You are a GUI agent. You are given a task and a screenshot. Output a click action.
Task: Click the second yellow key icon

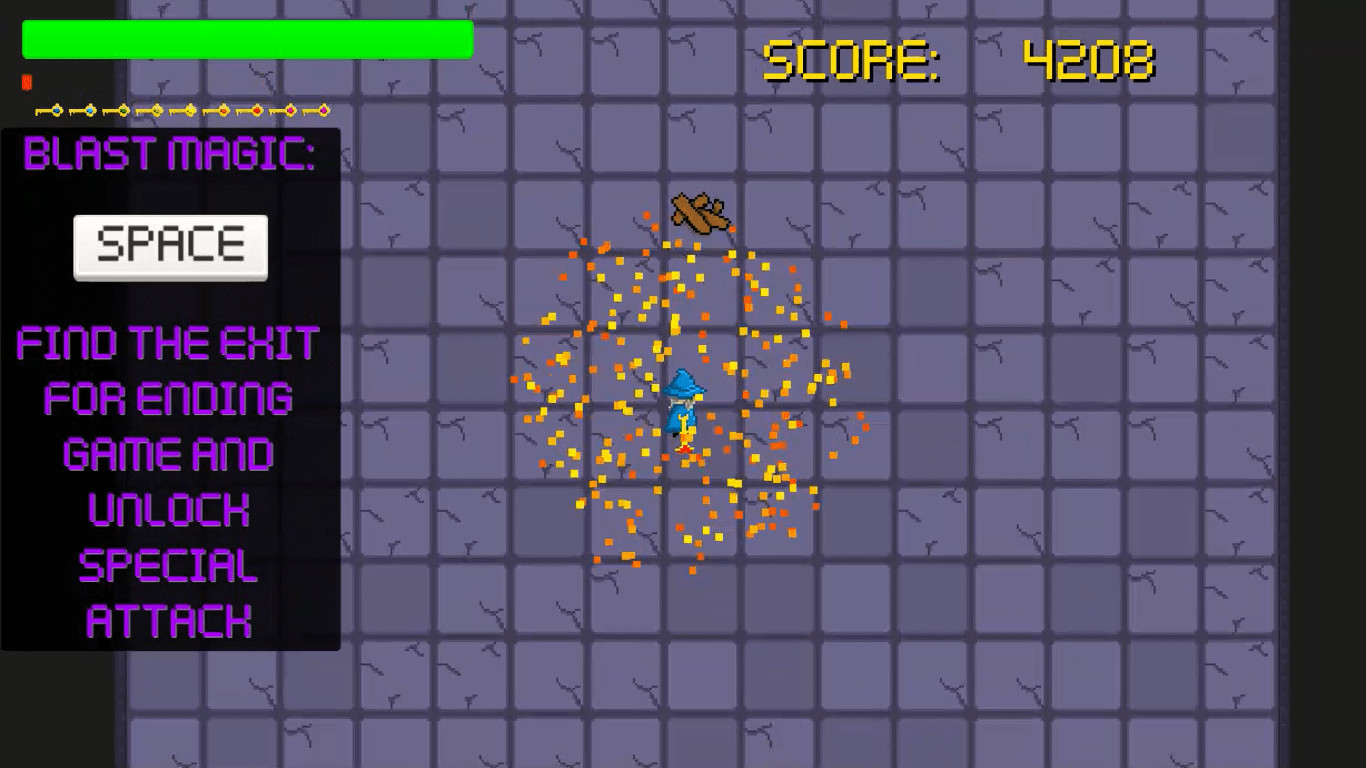(190, 110)
